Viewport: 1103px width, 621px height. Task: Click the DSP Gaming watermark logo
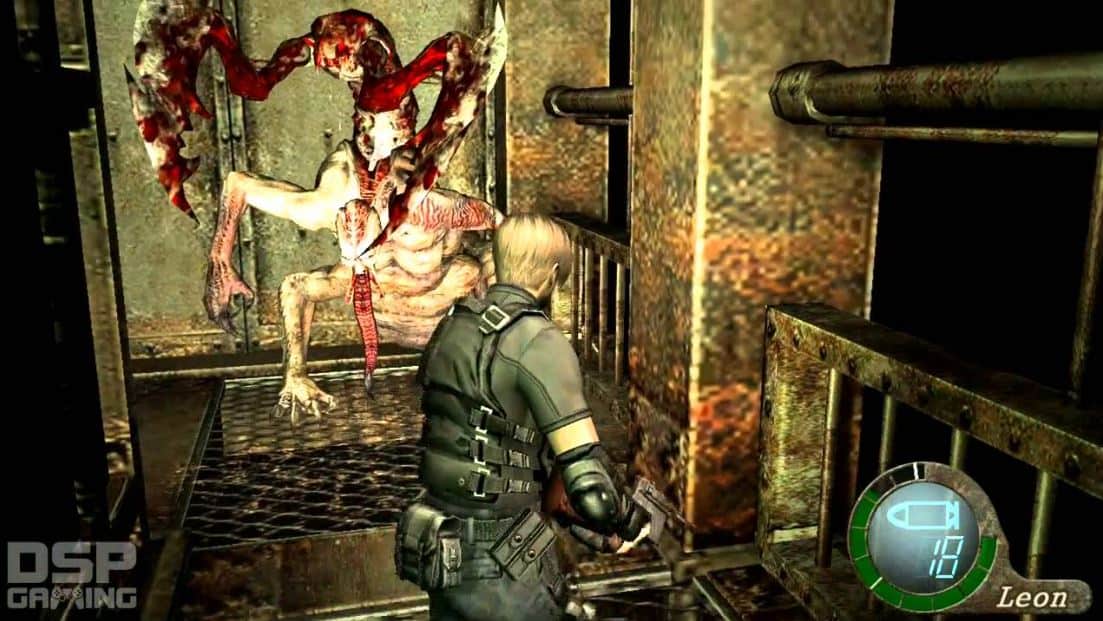(x=70, y=575)
